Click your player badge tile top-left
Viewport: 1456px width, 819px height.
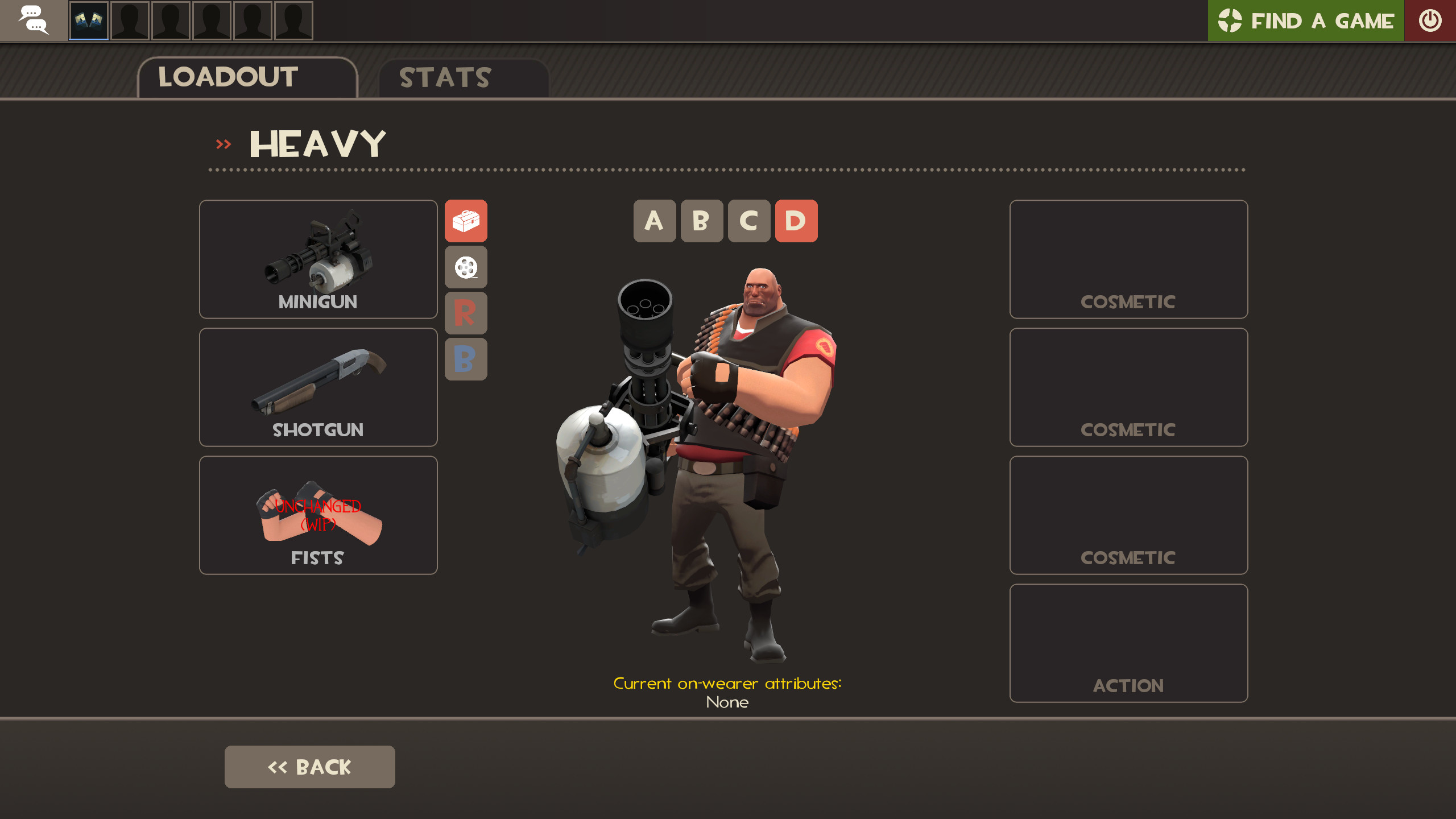click(88, 20)
